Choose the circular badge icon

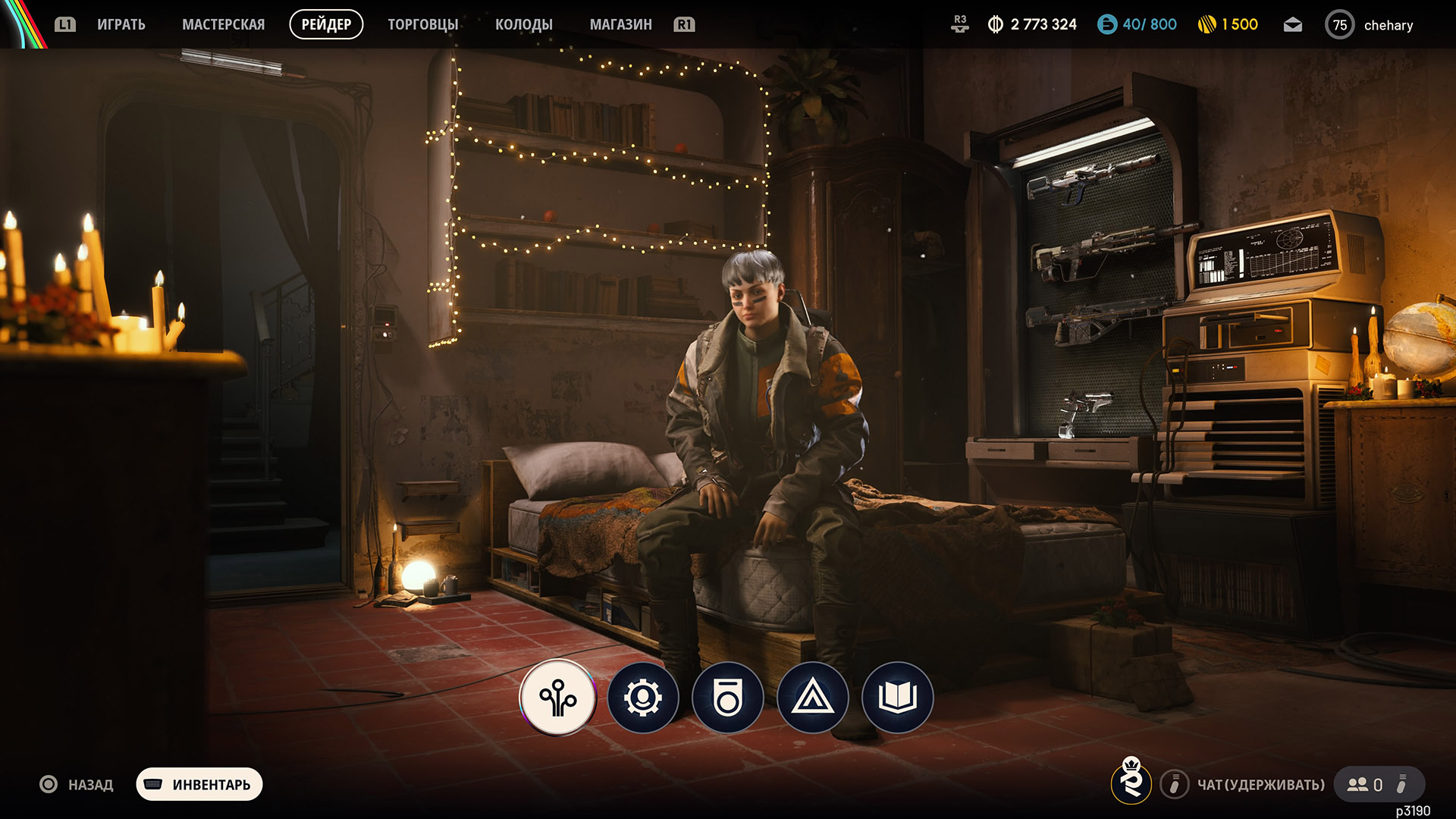(x=728, y=698)
